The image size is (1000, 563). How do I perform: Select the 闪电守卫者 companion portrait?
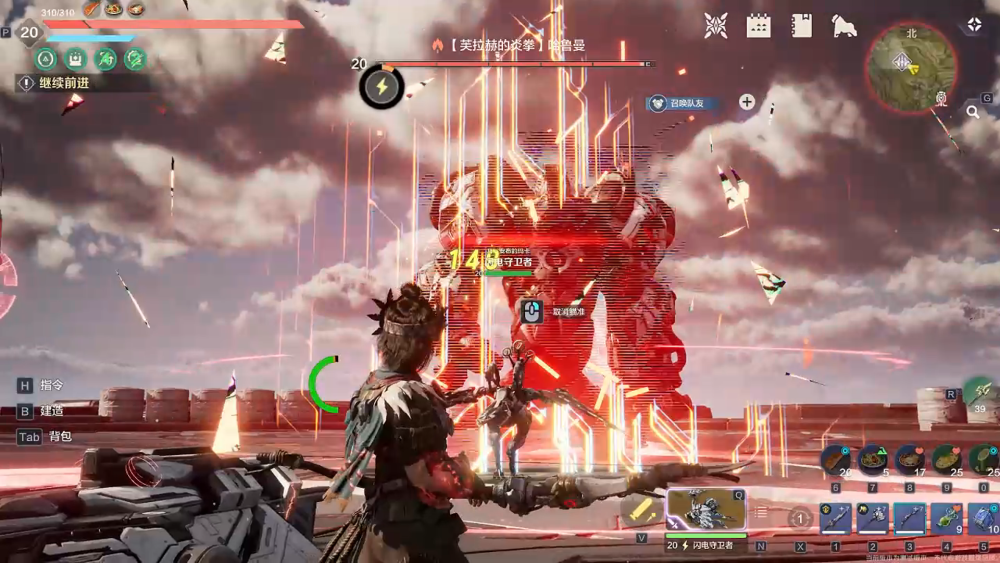coord(706,509)
